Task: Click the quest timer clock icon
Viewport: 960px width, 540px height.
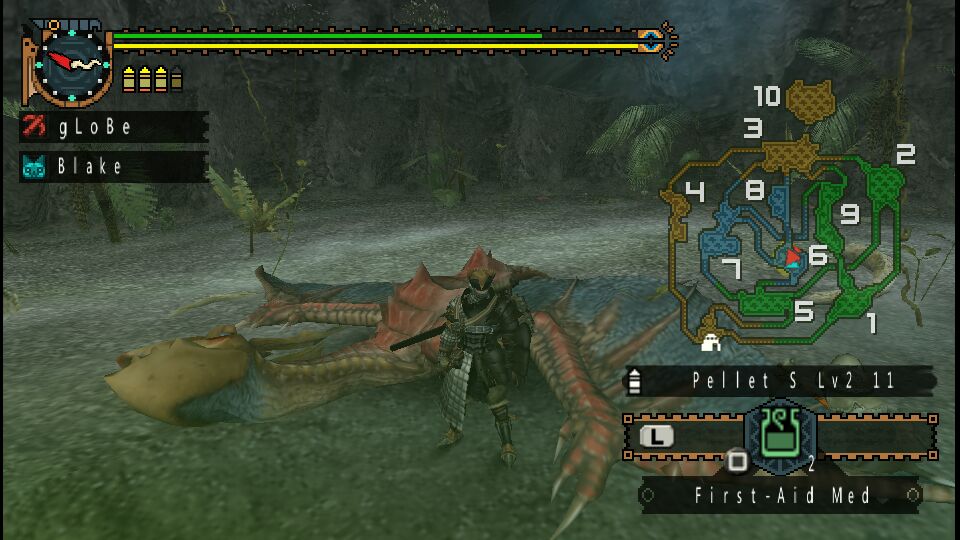Action: pyautogui.click(x=70, y=63)
